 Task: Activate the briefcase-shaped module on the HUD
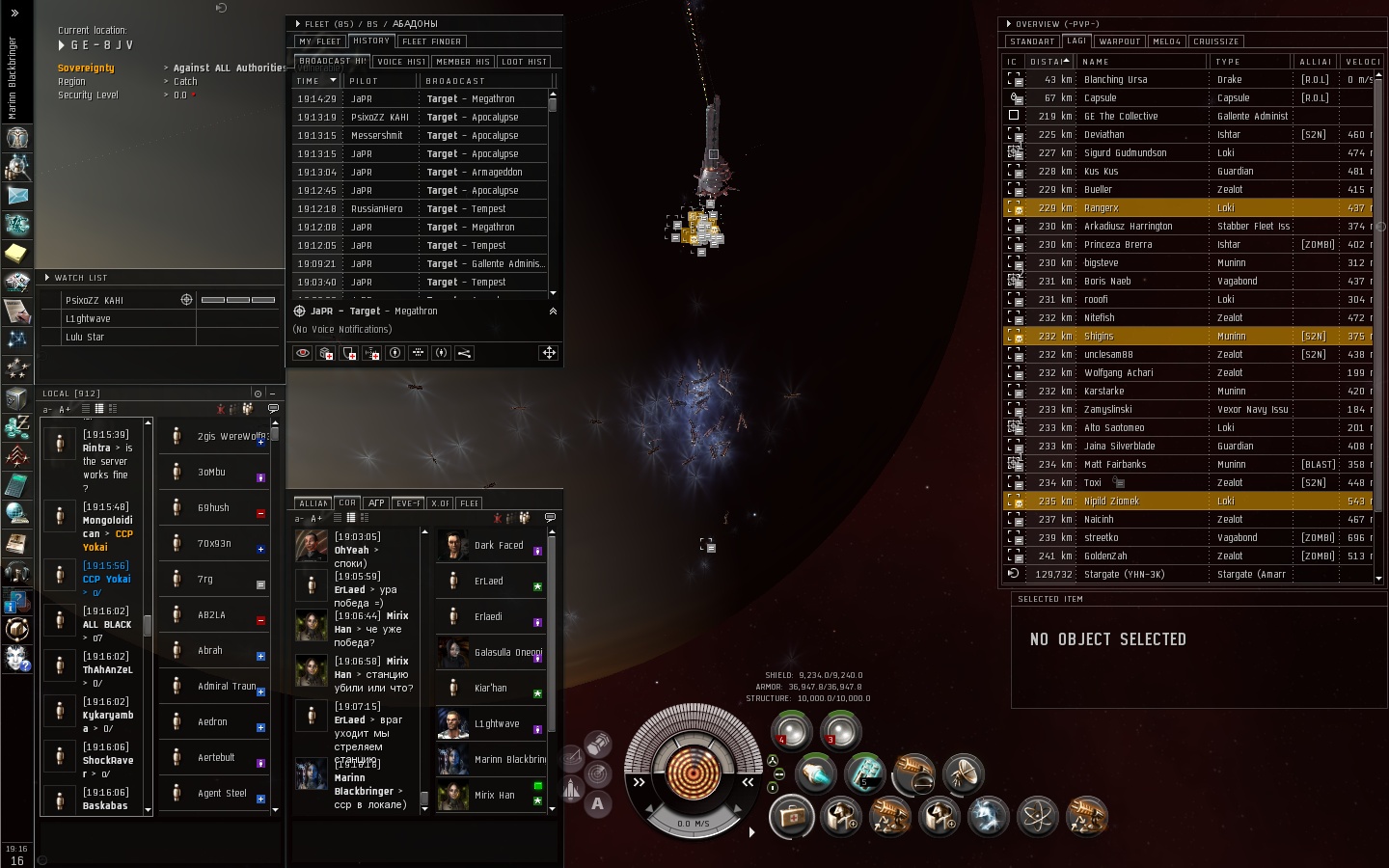click(792, 817)
